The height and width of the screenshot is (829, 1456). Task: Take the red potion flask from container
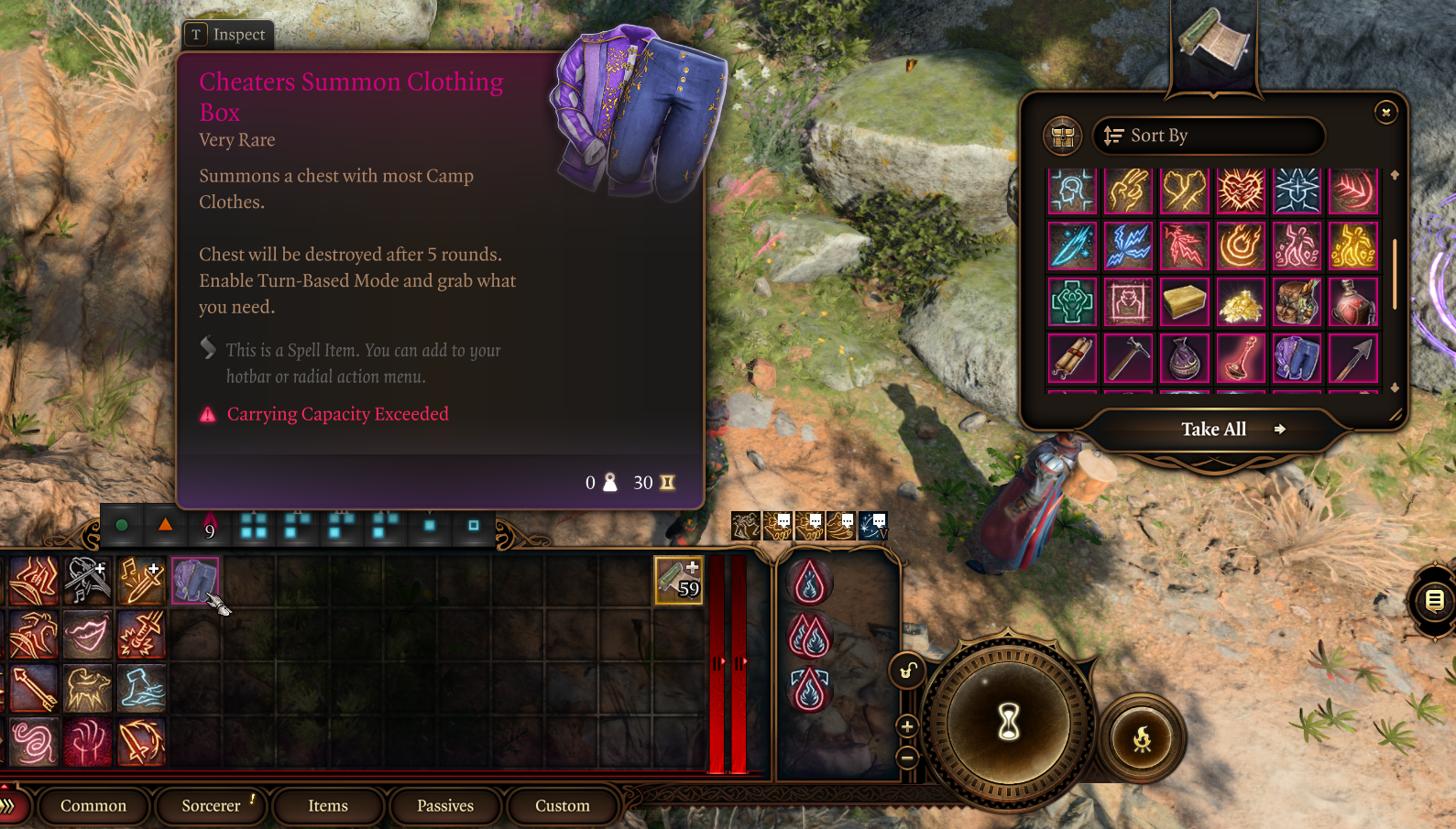pos(1353,302)
